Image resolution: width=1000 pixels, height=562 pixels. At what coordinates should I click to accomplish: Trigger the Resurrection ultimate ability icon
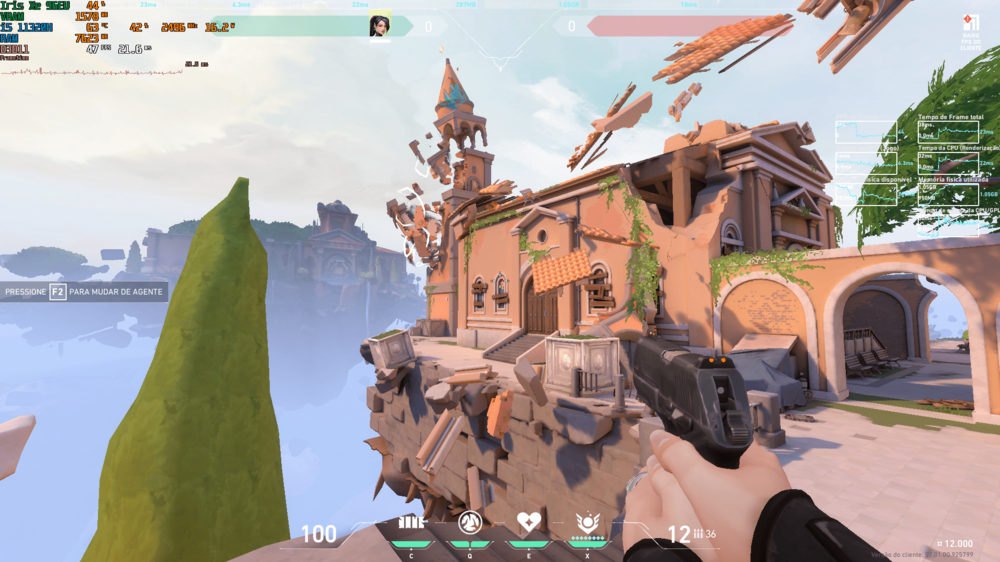[x=587, y=522]
